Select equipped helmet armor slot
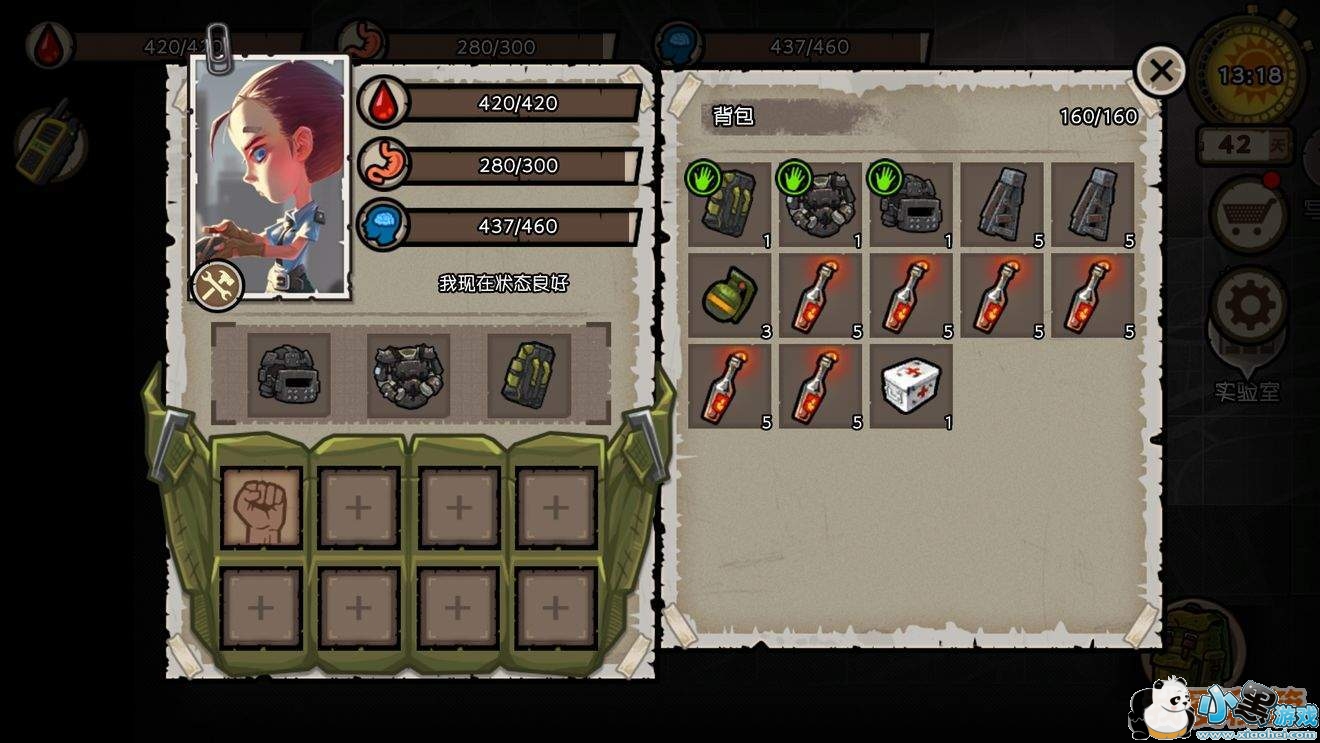The height and width of the screenshot is (743, 1320). pos(289,375)
